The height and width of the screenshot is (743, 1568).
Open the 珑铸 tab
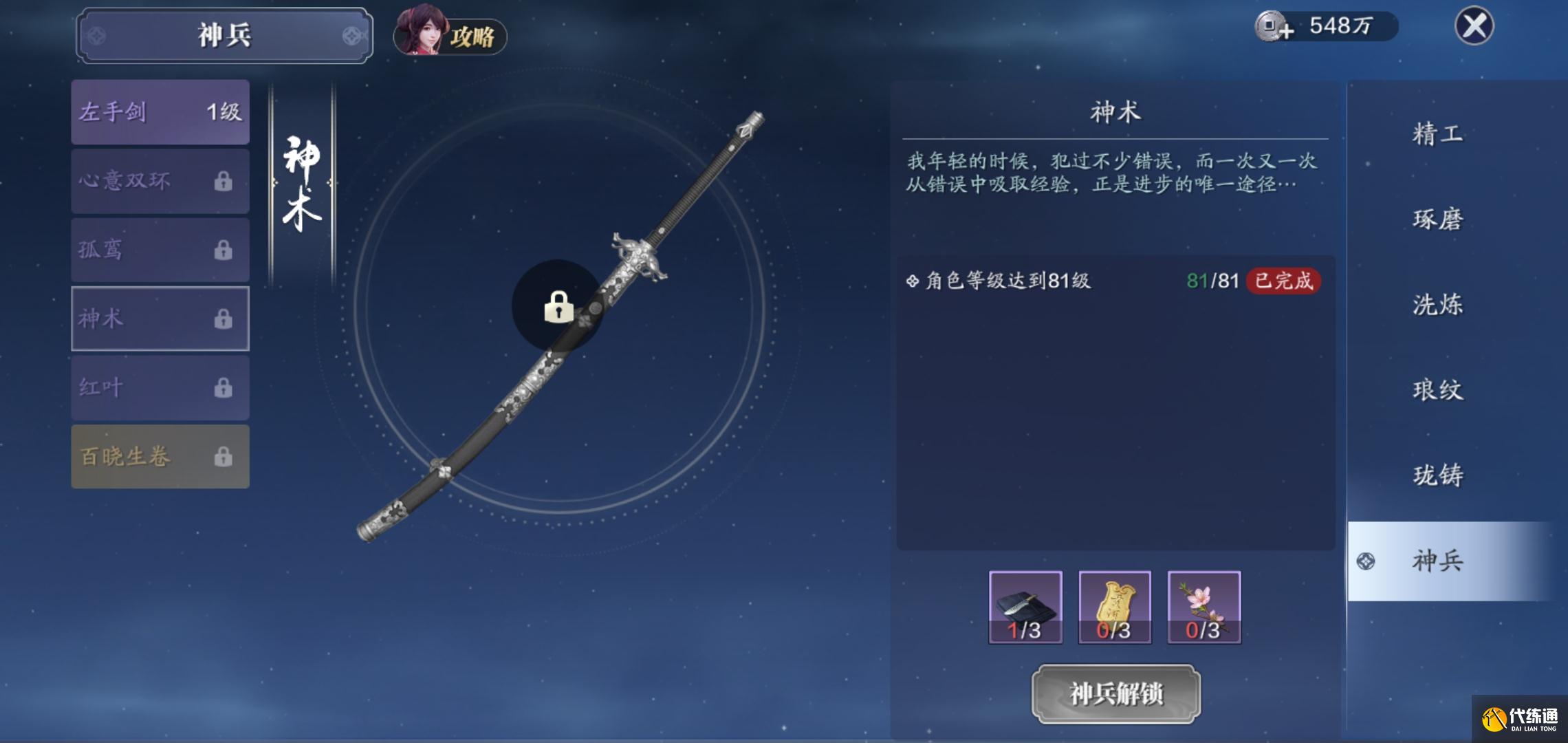(x=1437, y=475)
